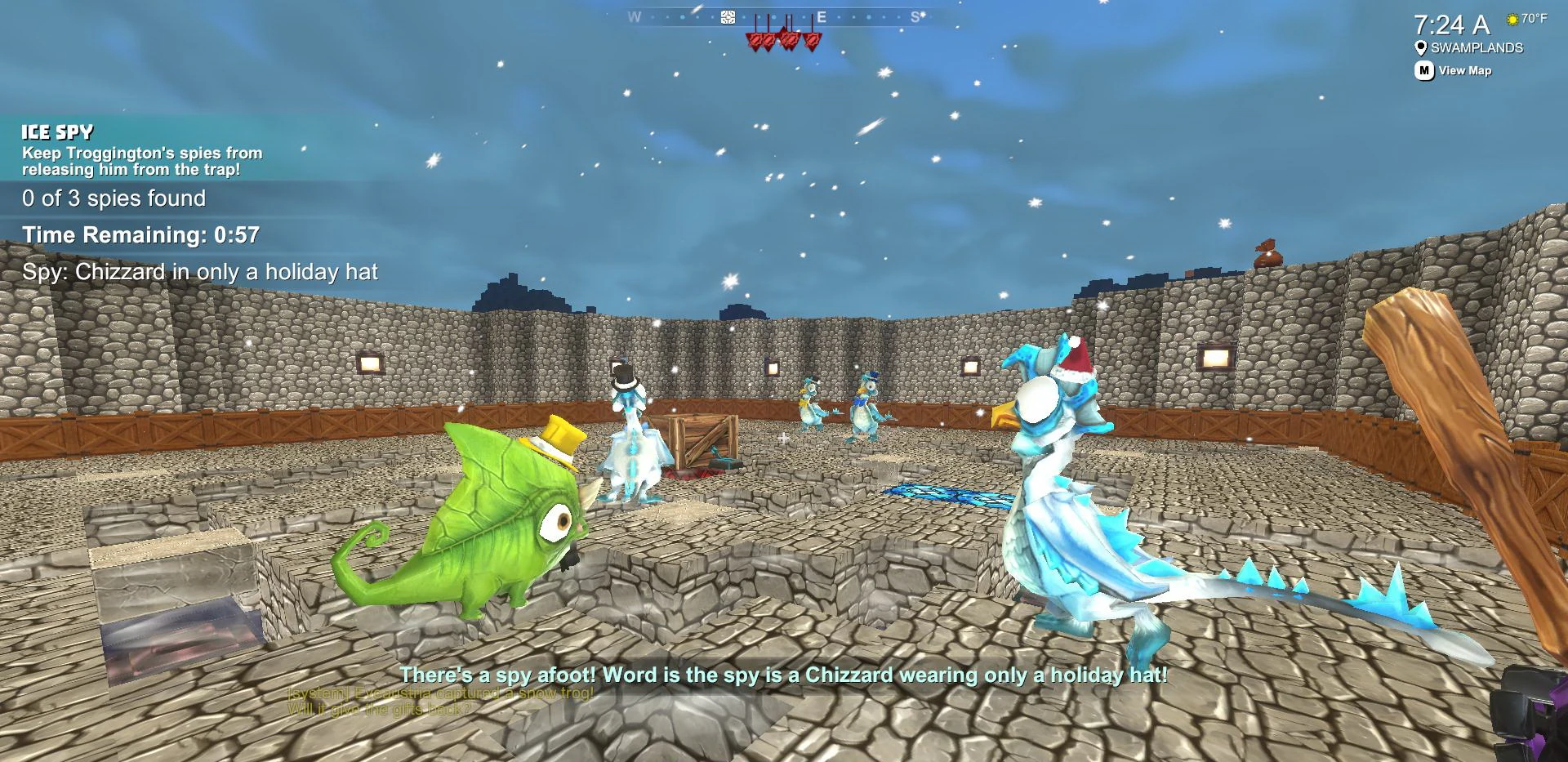Click the clock showing 7:24 A
The width and height of the screenshot is (1568, 762).
point(1453,24)
